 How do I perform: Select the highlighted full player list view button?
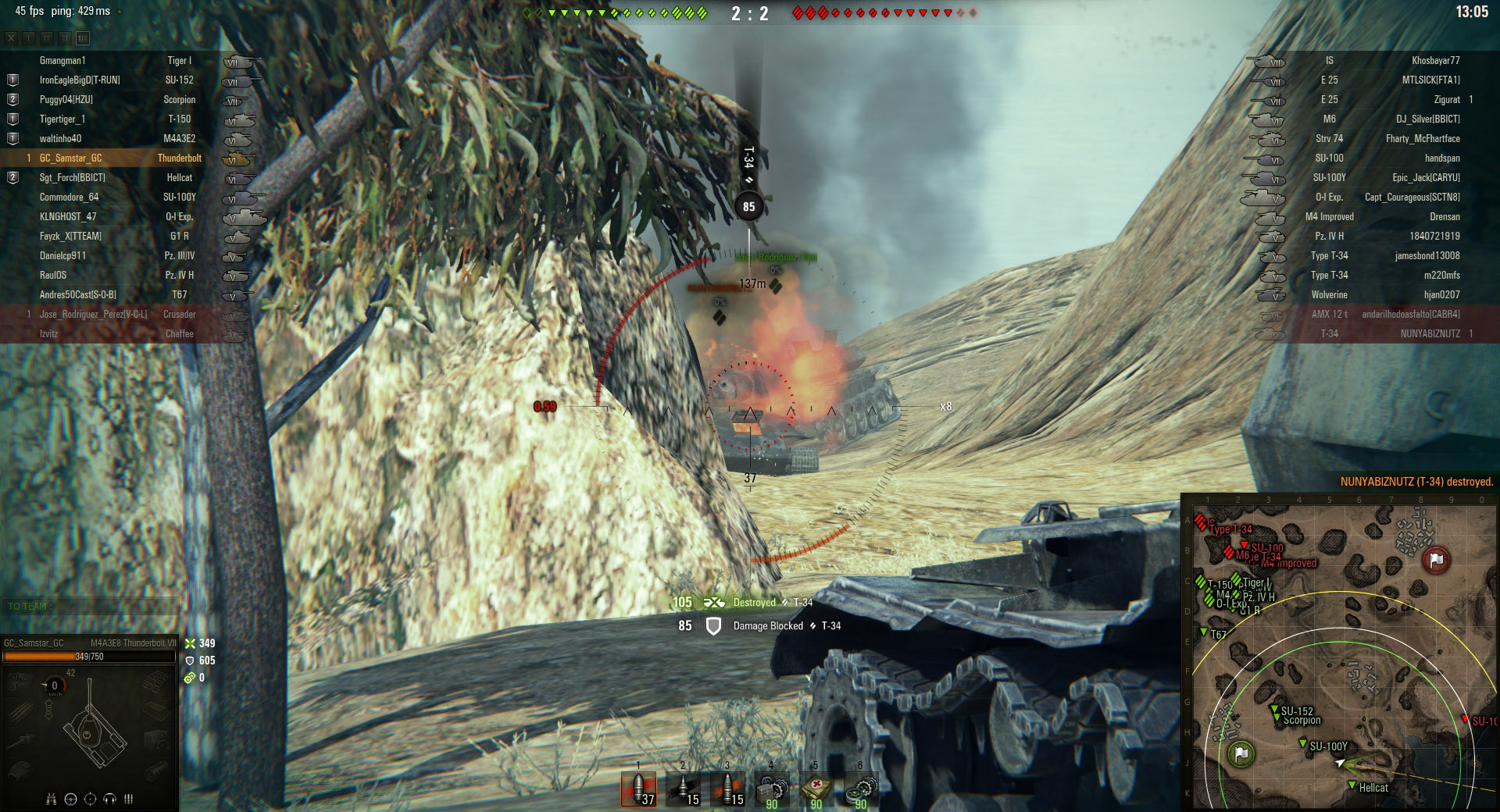pos(83,38)
